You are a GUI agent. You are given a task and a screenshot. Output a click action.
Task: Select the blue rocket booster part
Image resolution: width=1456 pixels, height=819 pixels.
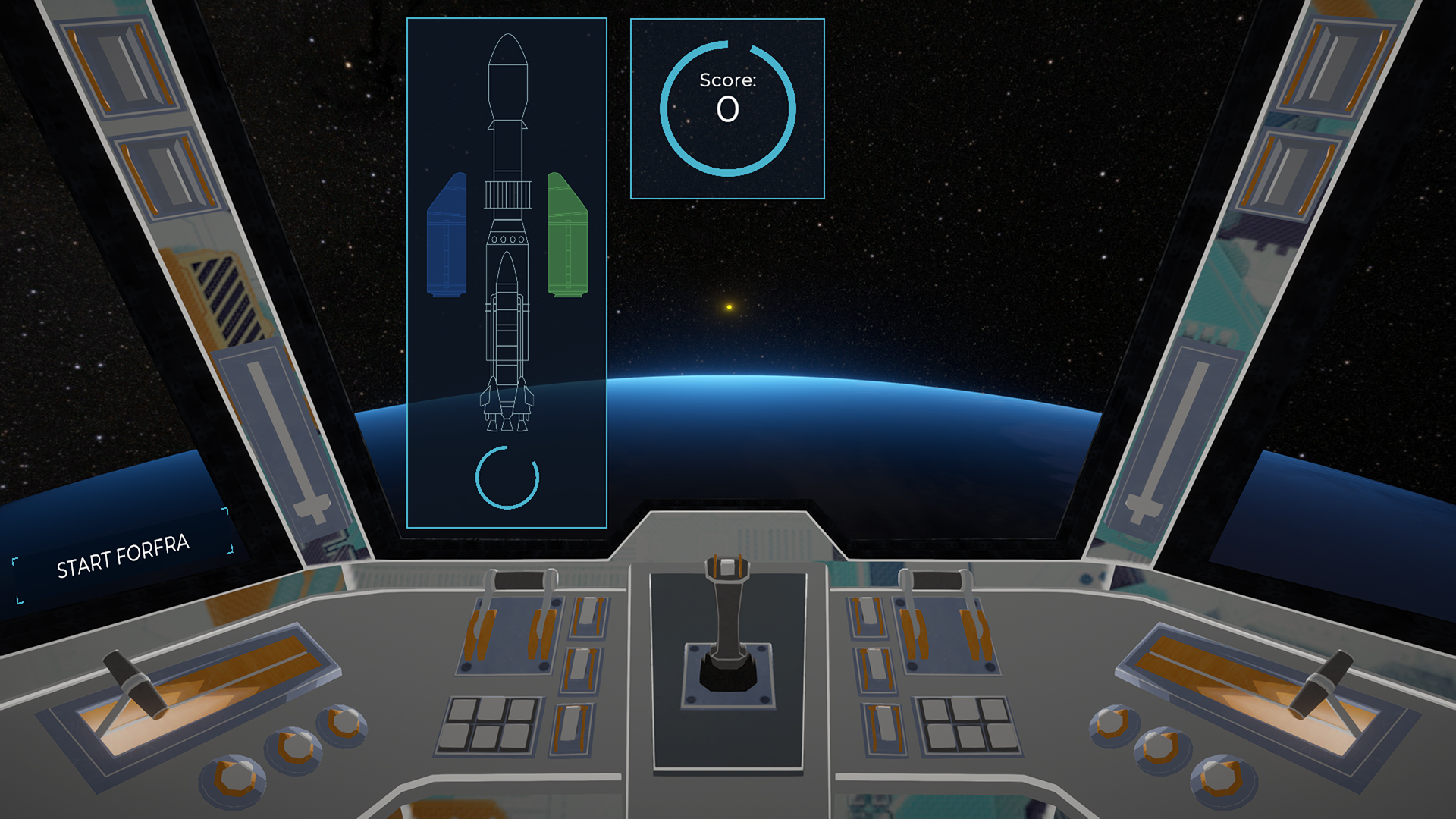(x=447, y=237)
